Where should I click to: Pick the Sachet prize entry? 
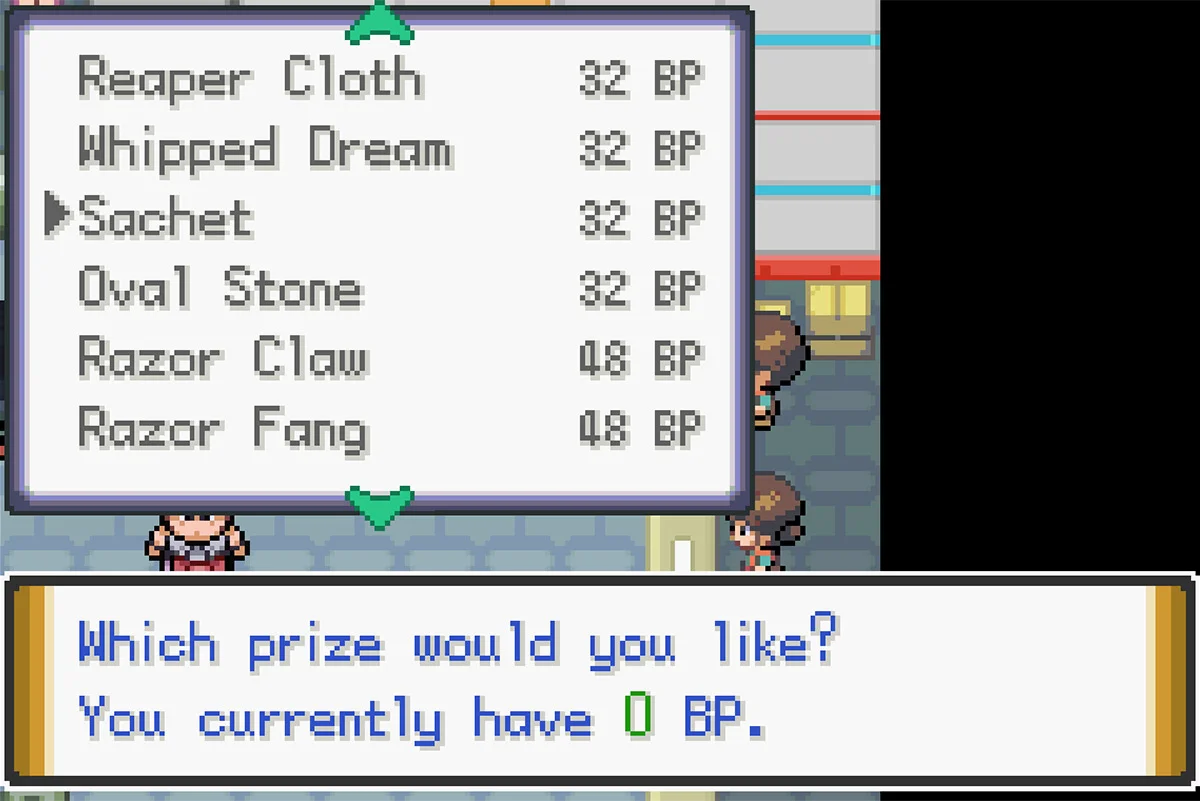(166, 219)
